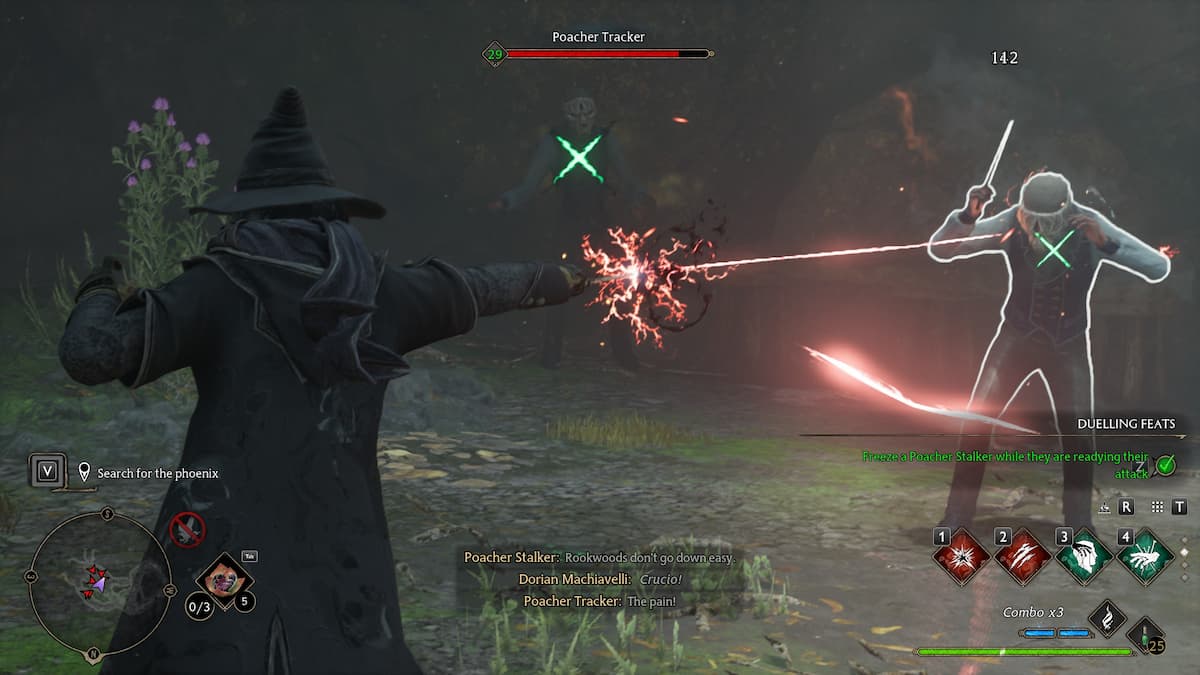Cast the Diffindo slash spell in slot 2
The image size is (1200, 675).
click(x=1023, y=557)
